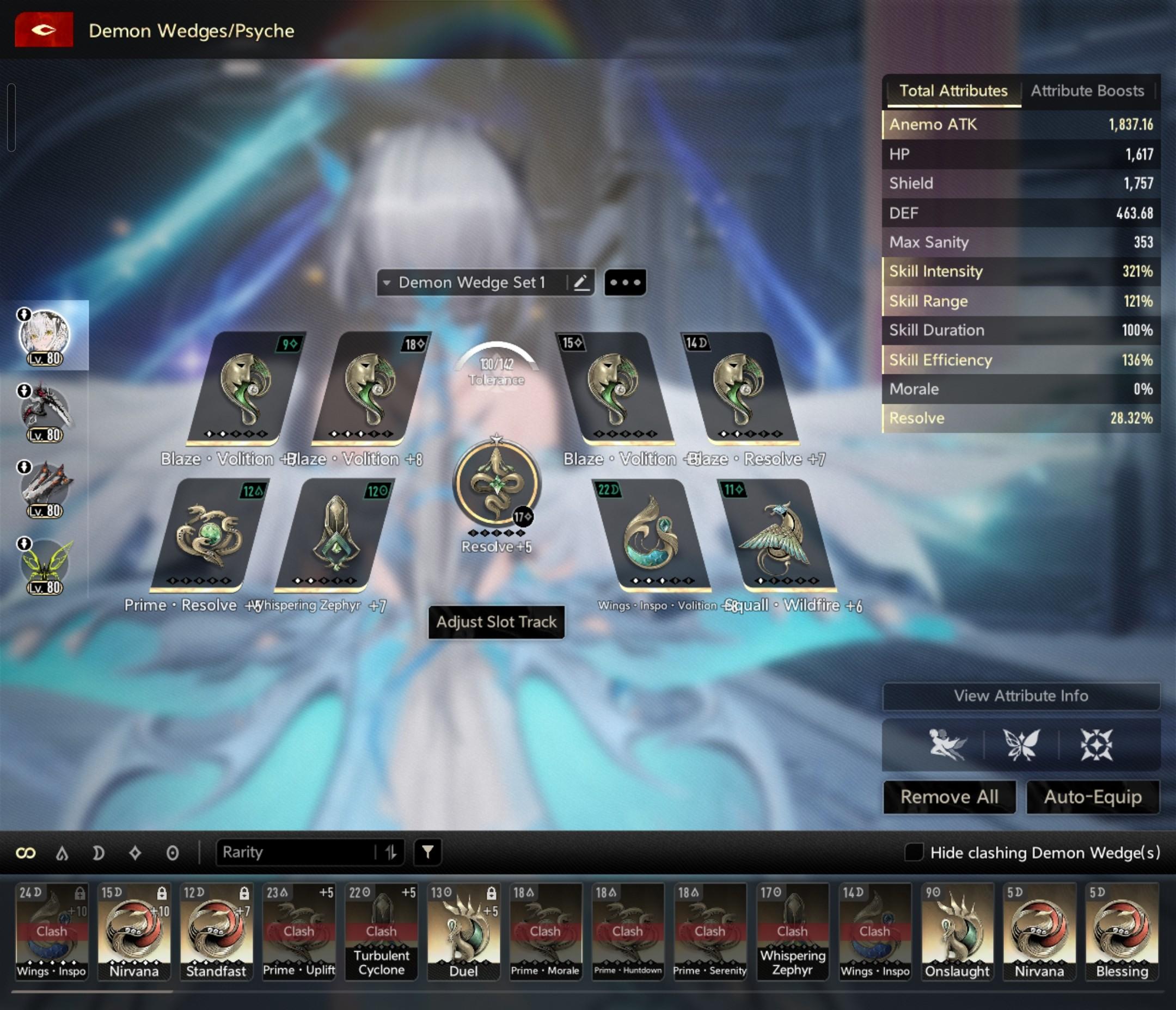Switch to the Attribute Boosts tab
1176x1010 pixels.
point(1087,91)
